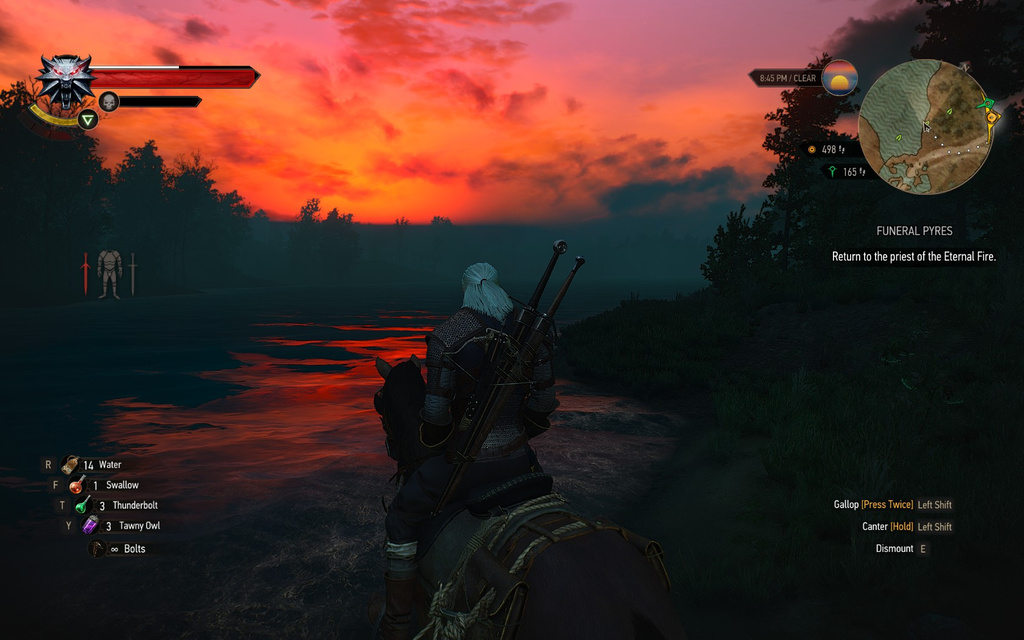The image size is (1024, 640).
Task: Click the Funeral Pyres quest tracker
Action: pos(913,231)
